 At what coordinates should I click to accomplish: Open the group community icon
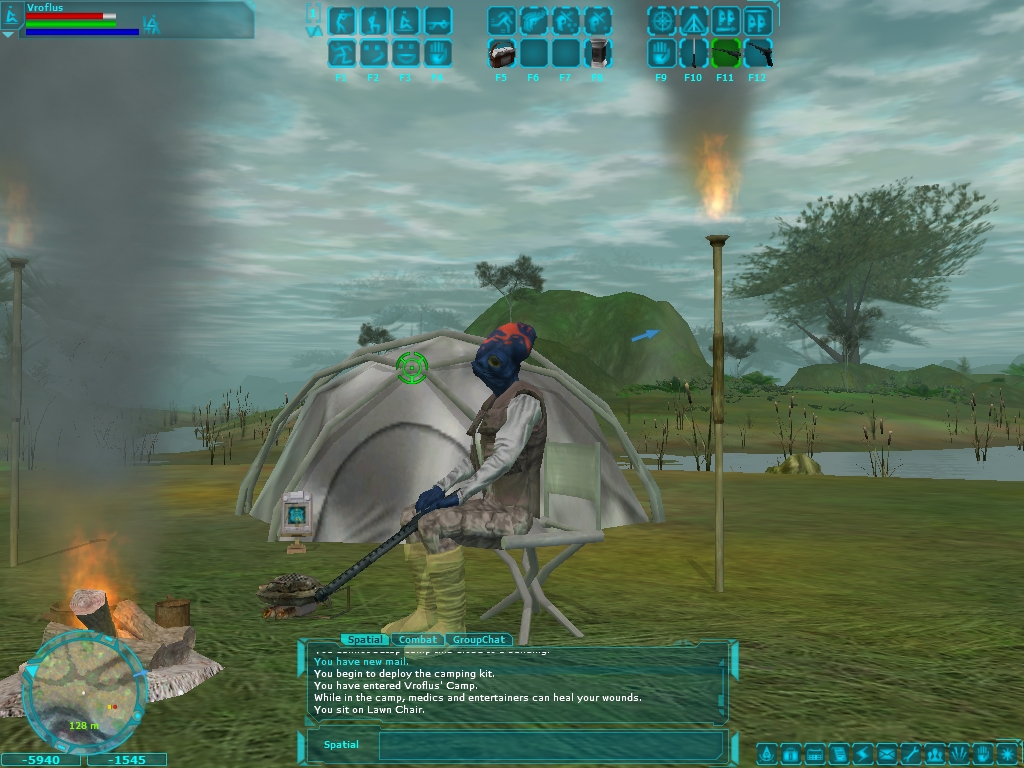tap(935, 753)
